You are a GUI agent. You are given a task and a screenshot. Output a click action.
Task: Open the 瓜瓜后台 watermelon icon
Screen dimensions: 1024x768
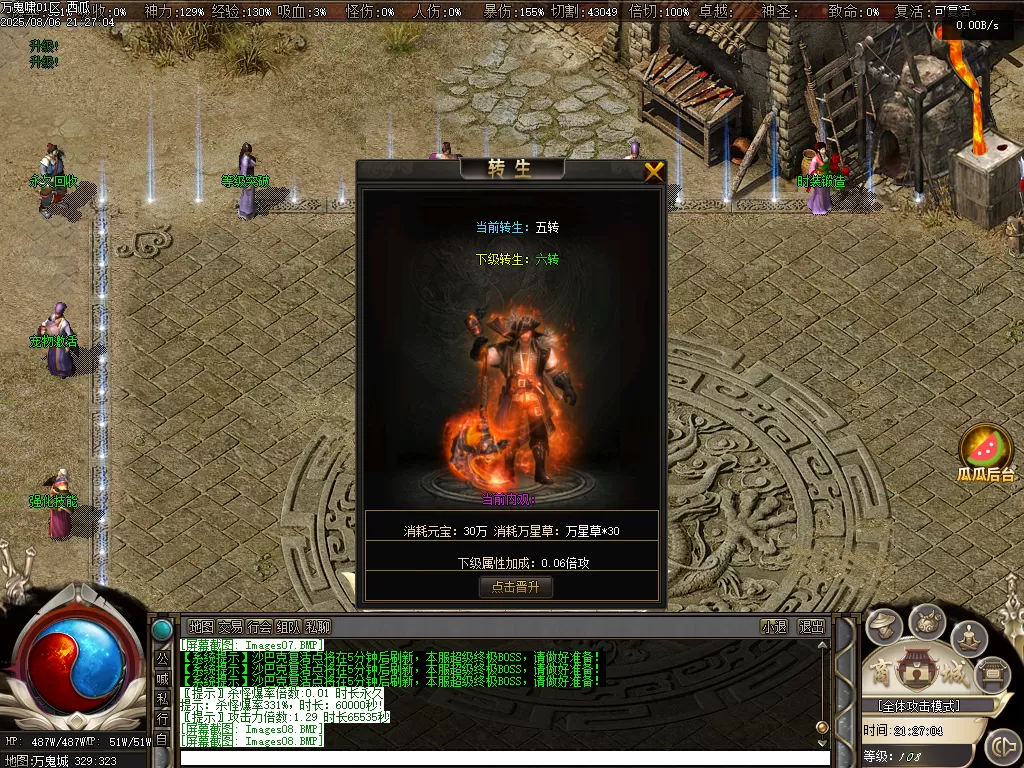coord(986,450)
